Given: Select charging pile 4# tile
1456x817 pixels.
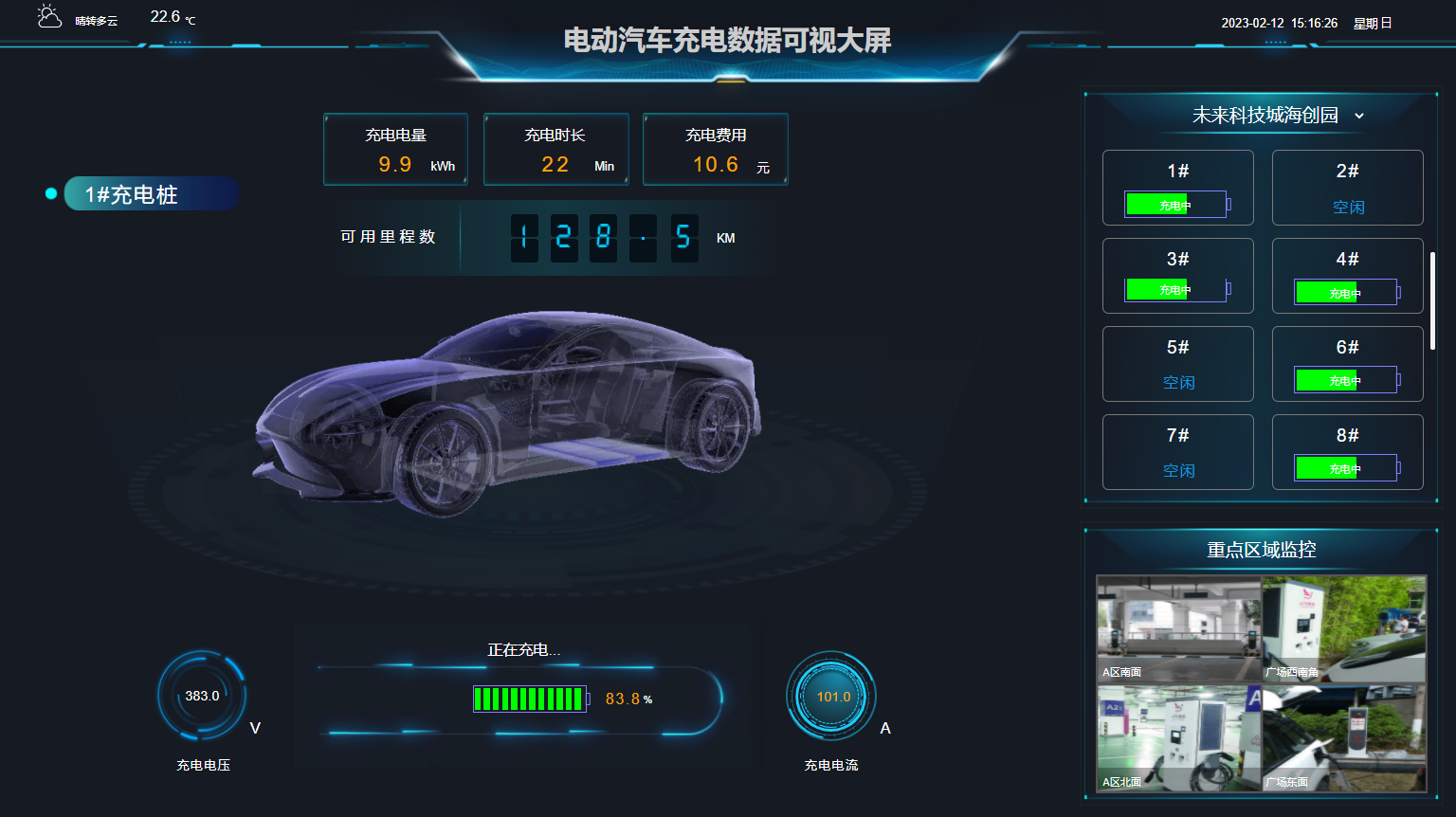Looking at the screenshot, I should pos(1347,276).
